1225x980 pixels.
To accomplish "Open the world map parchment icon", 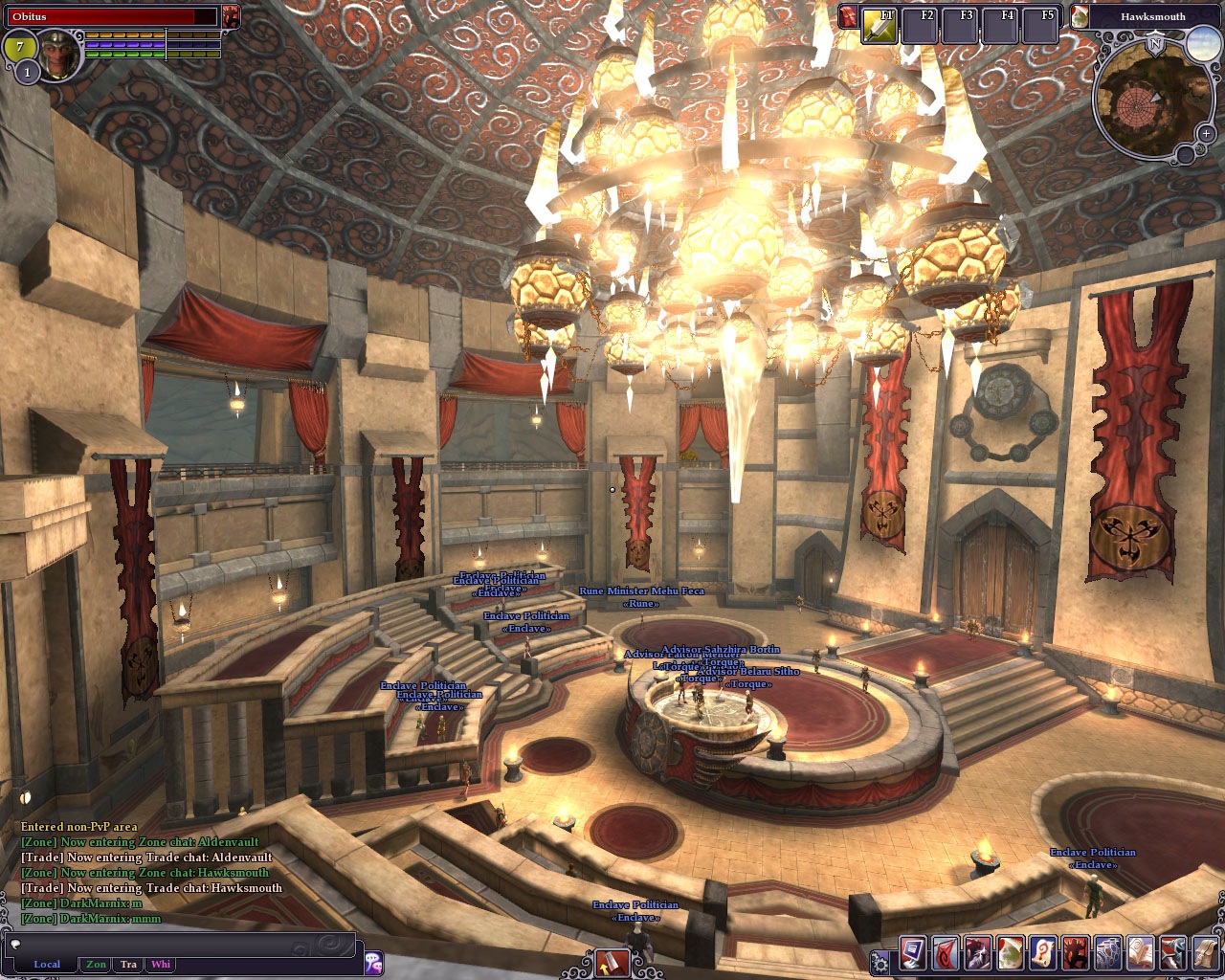I will tap(1010, 954).
